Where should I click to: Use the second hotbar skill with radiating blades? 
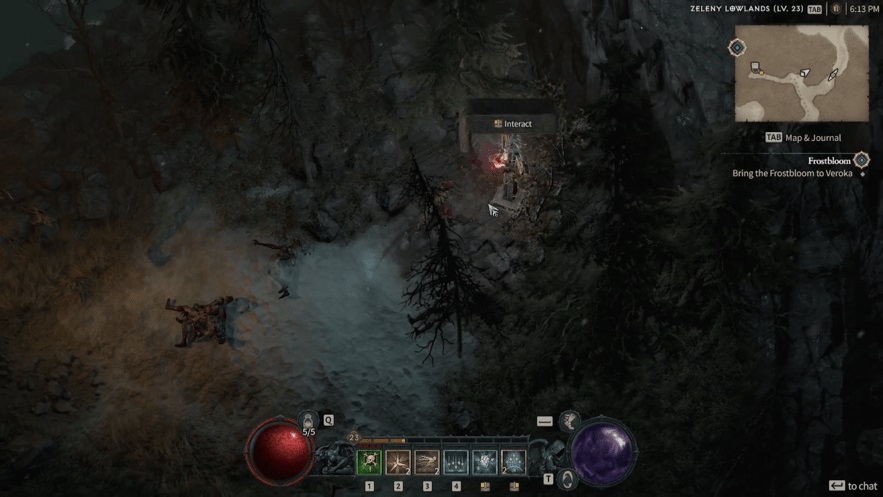(x=398, y=462)
